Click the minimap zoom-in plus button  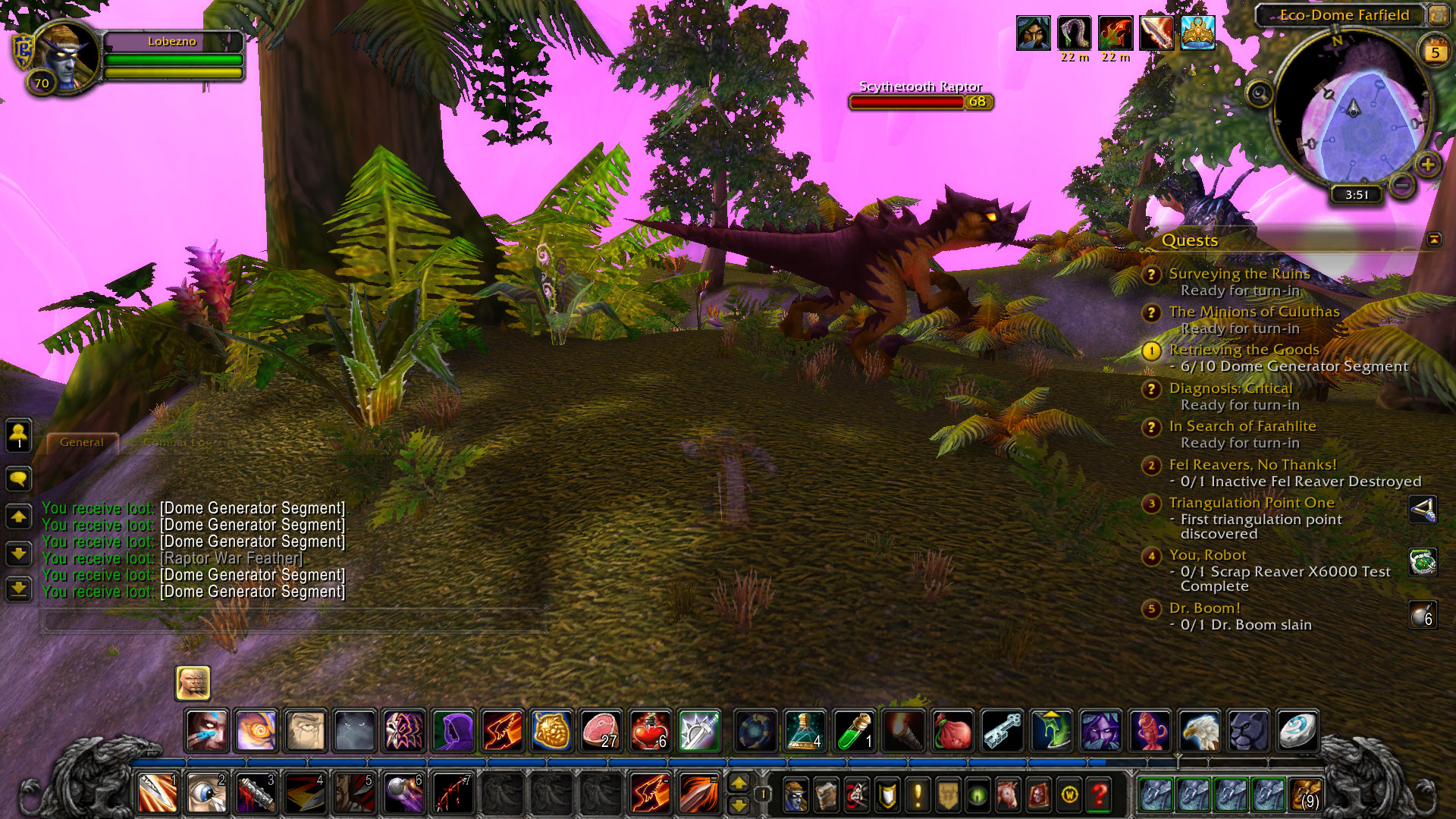1427,164
